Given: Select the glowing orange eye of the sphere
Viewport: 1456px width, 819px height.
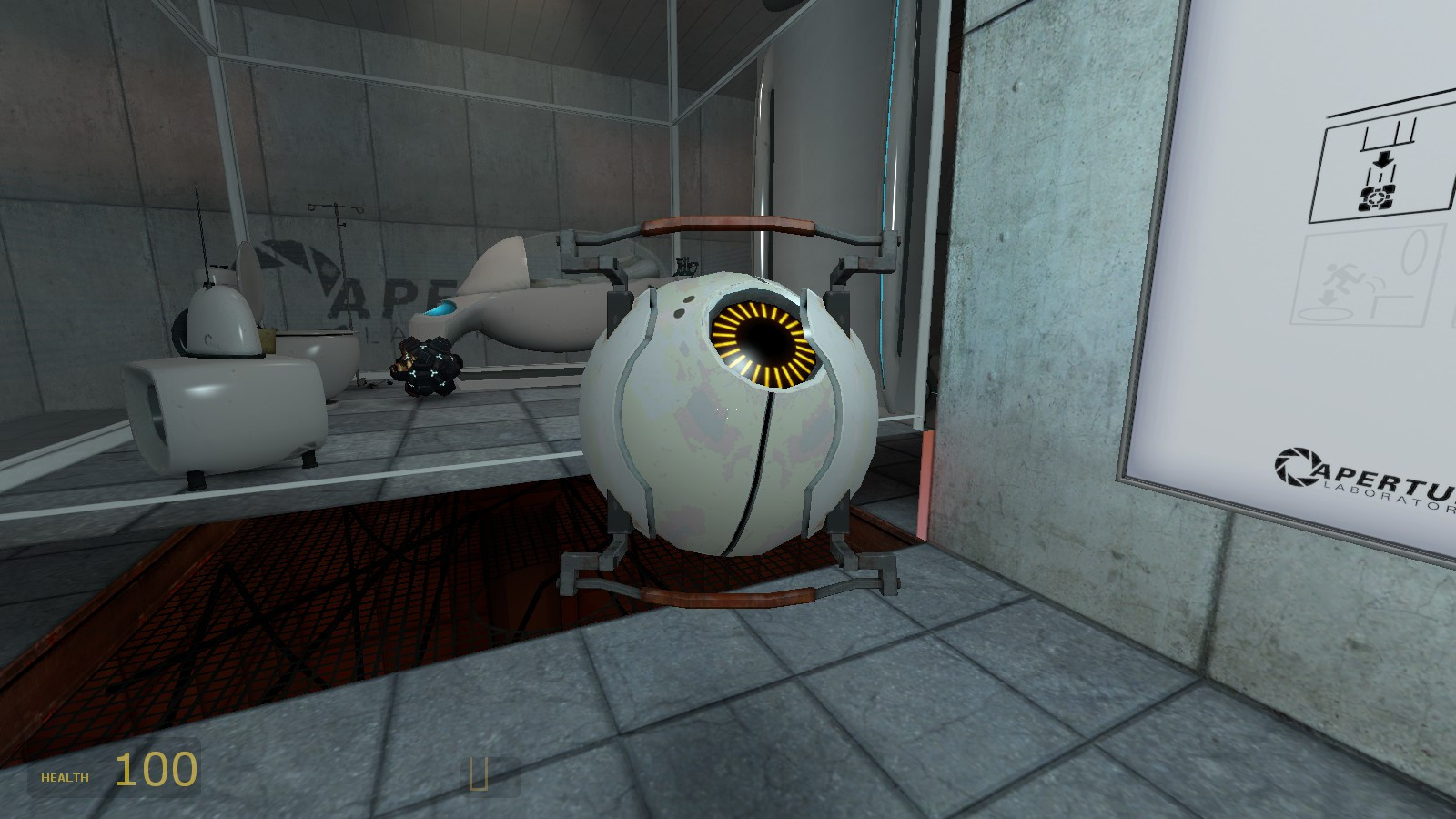Looking at the screenshot, I should [x=761, y=340].
